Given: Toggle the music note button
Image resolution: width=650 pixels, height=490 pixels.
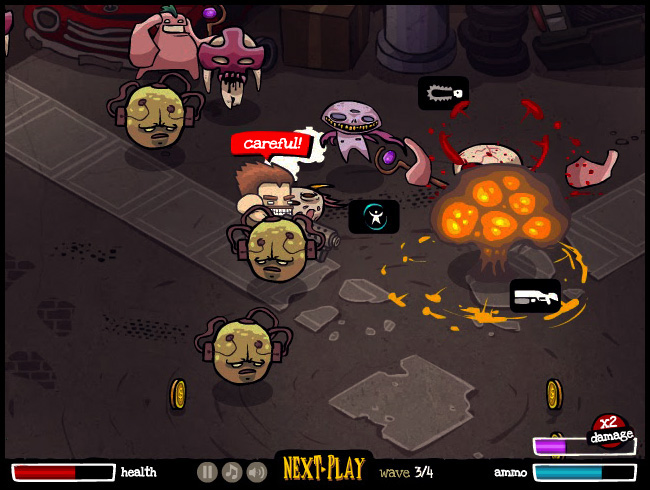Looking at the screenshot, I should 232,472.
